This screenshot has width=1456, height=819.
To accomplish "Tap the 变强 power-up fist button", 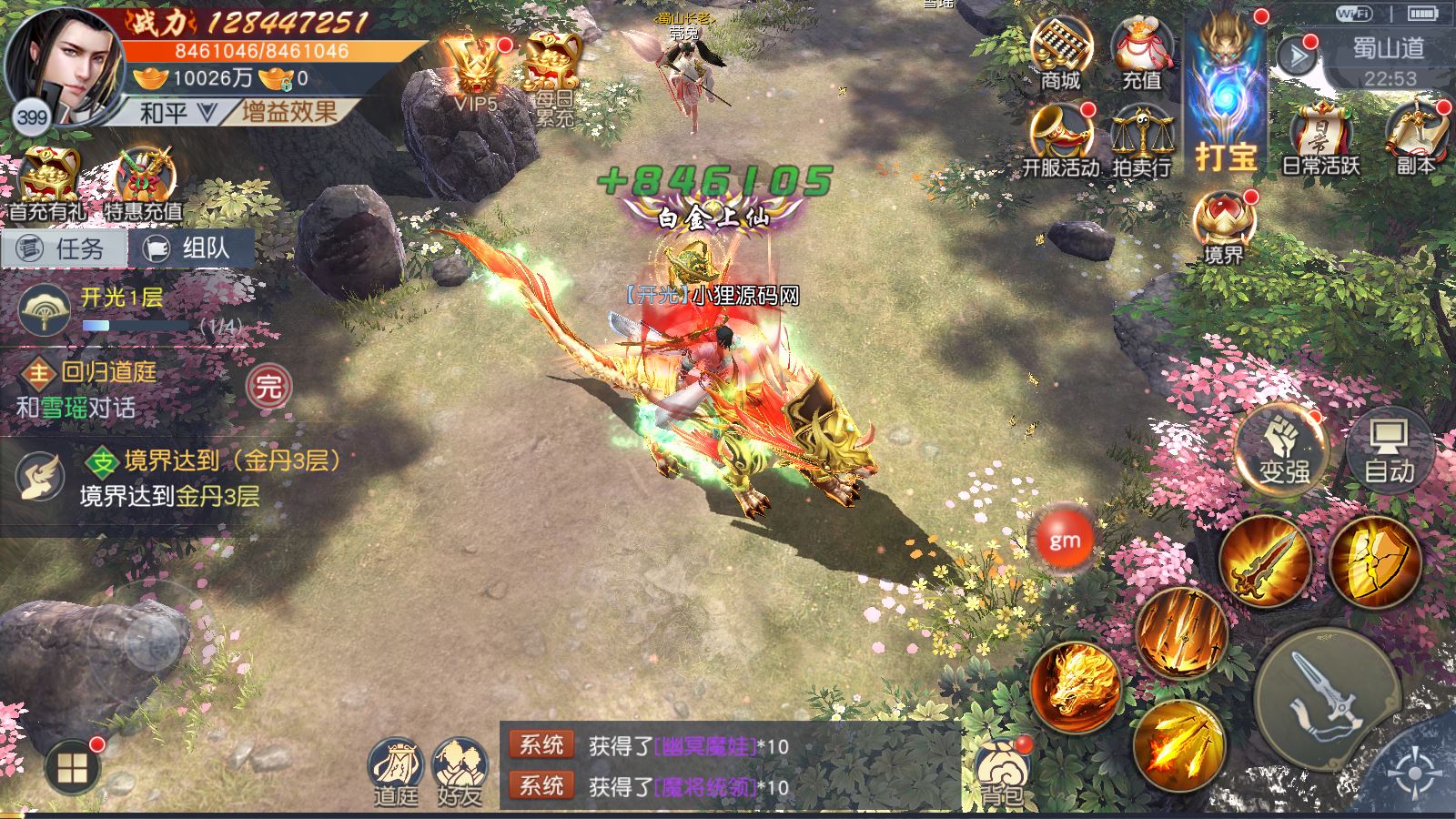I will (x=1284, y=450).
